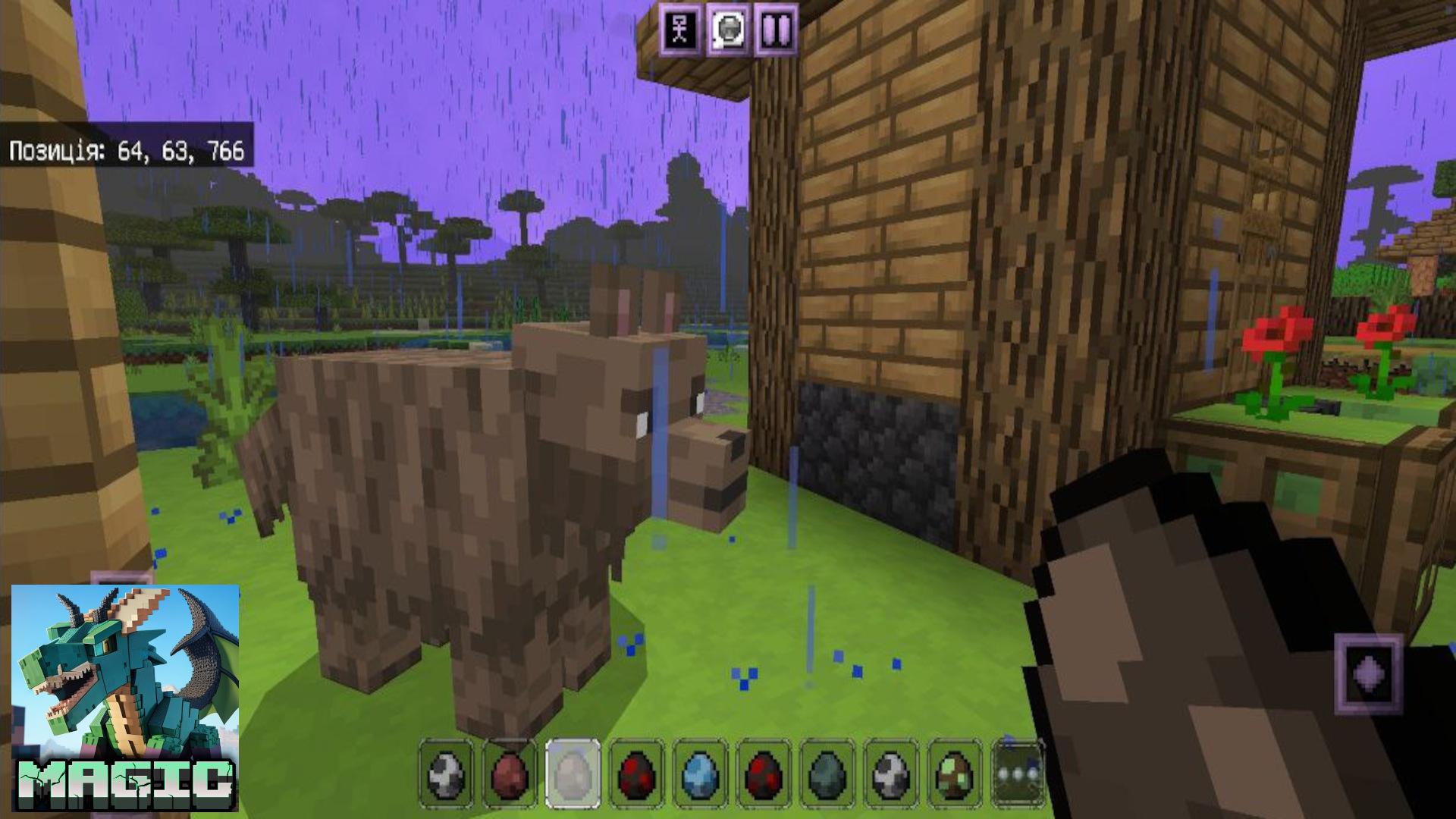Open inventory with the three-dots button
Screen dimensions: 1456x819
[1018, 775]
